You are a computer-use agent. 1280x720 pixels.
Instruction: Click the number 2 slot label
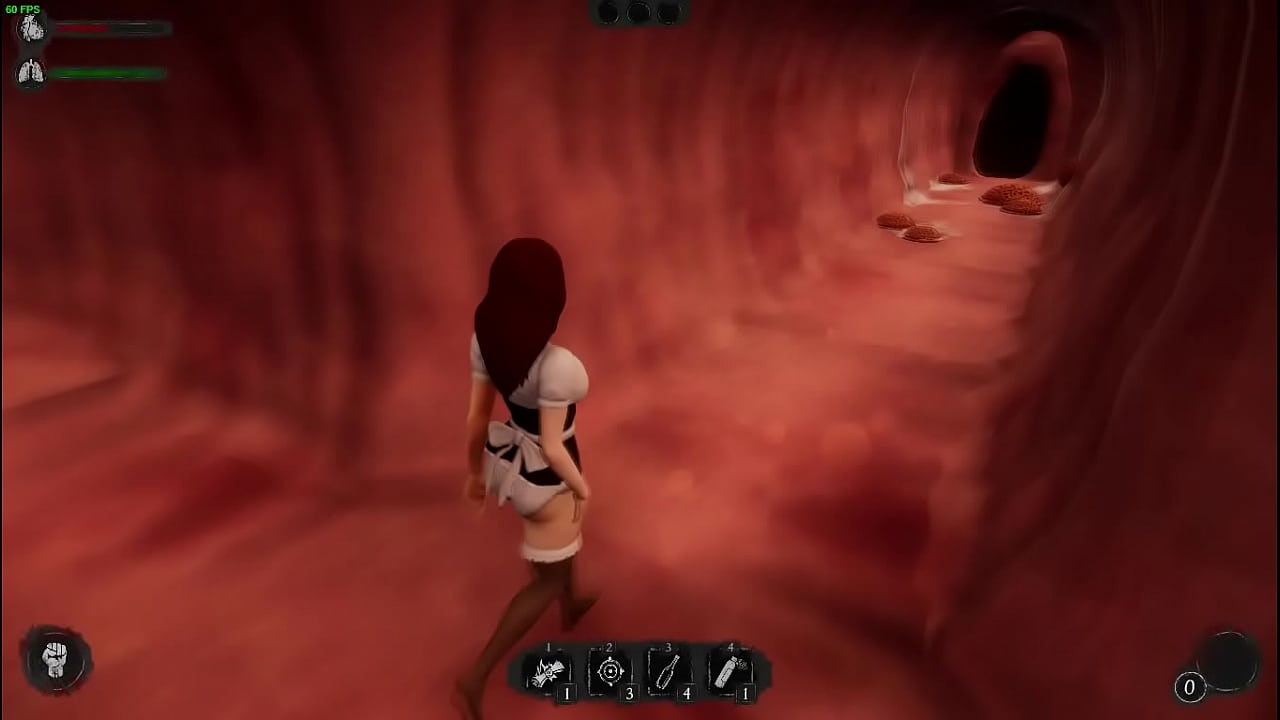[607, 648]
